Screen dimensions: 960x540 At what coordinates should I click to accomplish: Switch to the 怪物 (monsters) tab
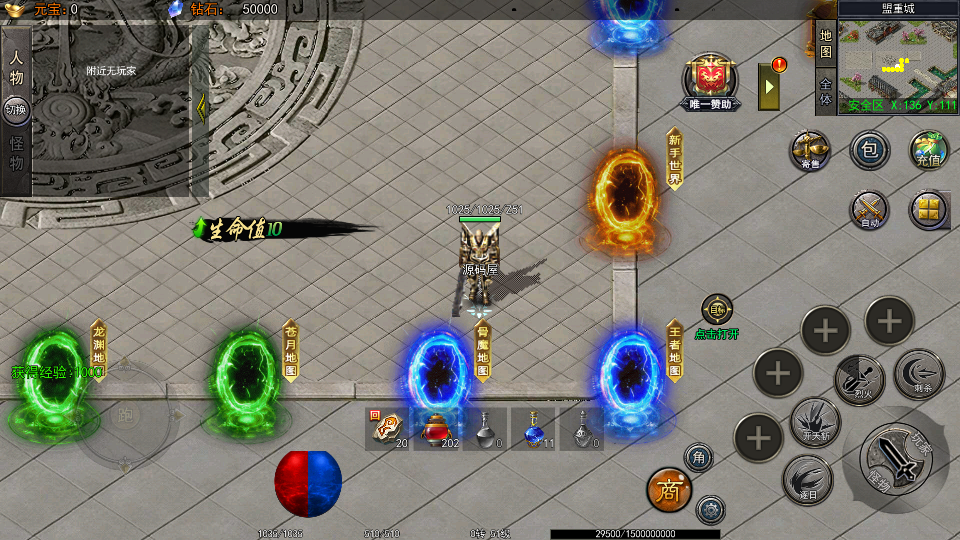[16, 153]
